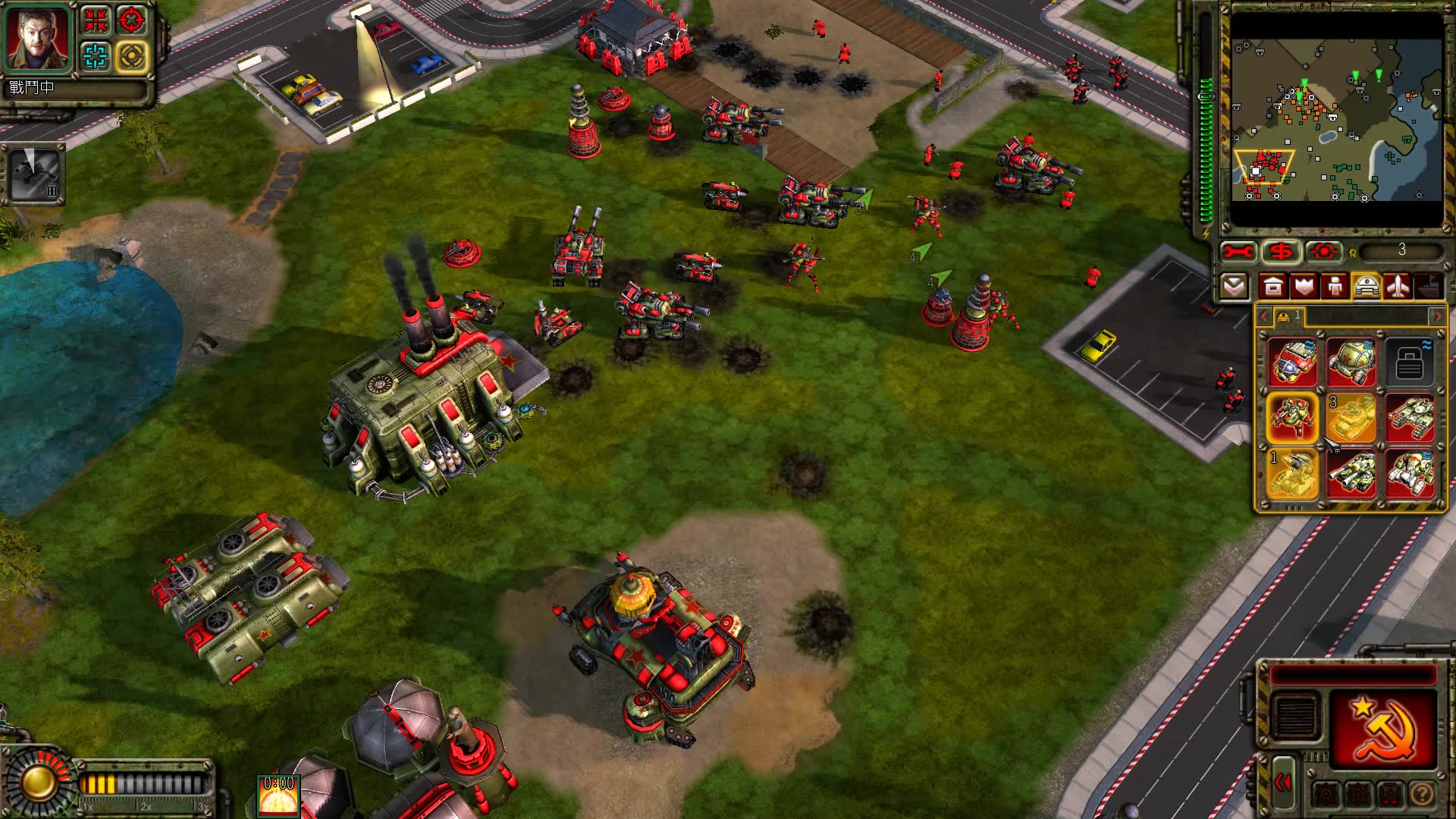Open the help question mark icon
This screenshot has height=819, width=1456.
click(1423, 792)
